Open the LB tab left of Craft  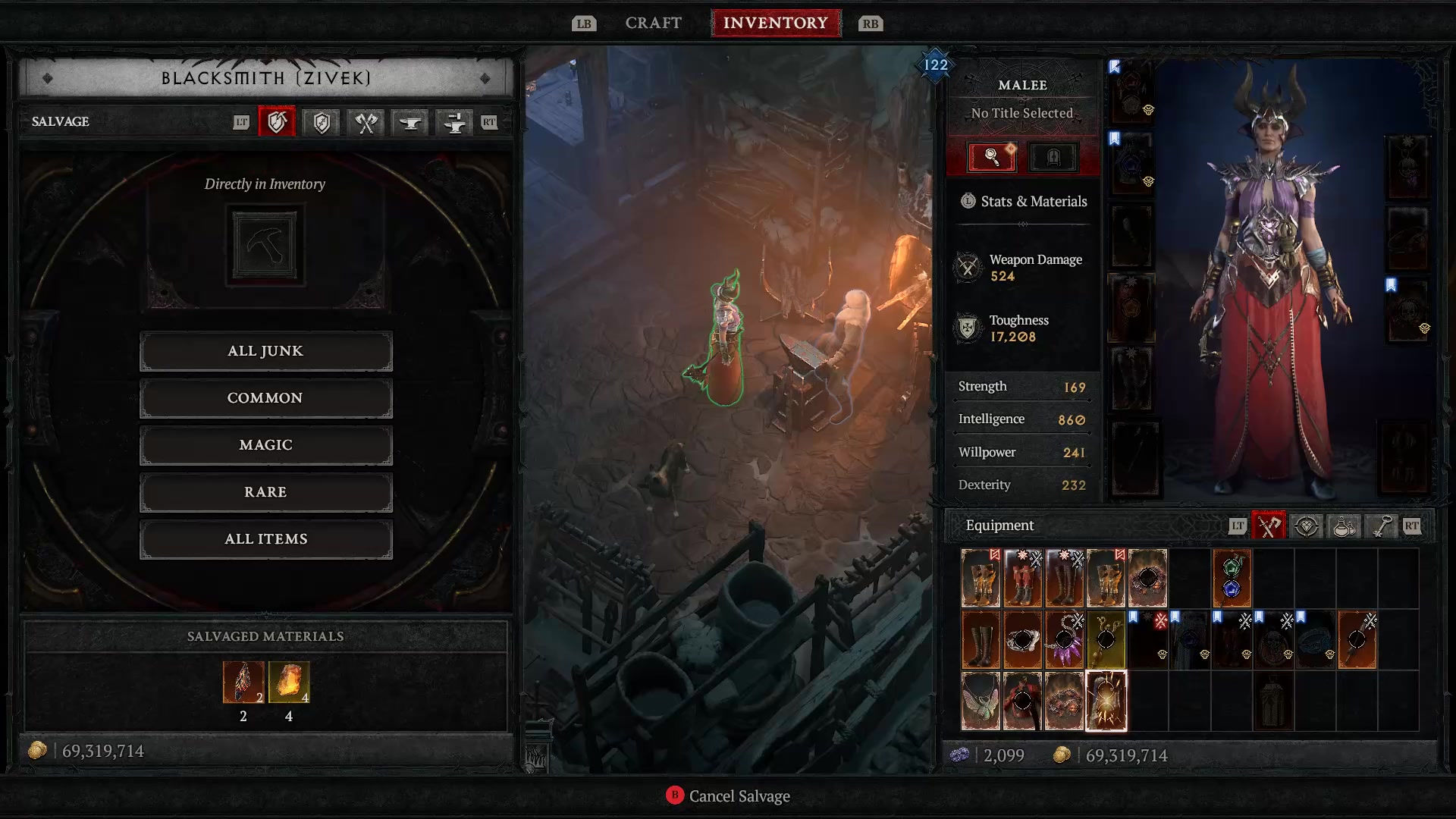pos(584,24)
